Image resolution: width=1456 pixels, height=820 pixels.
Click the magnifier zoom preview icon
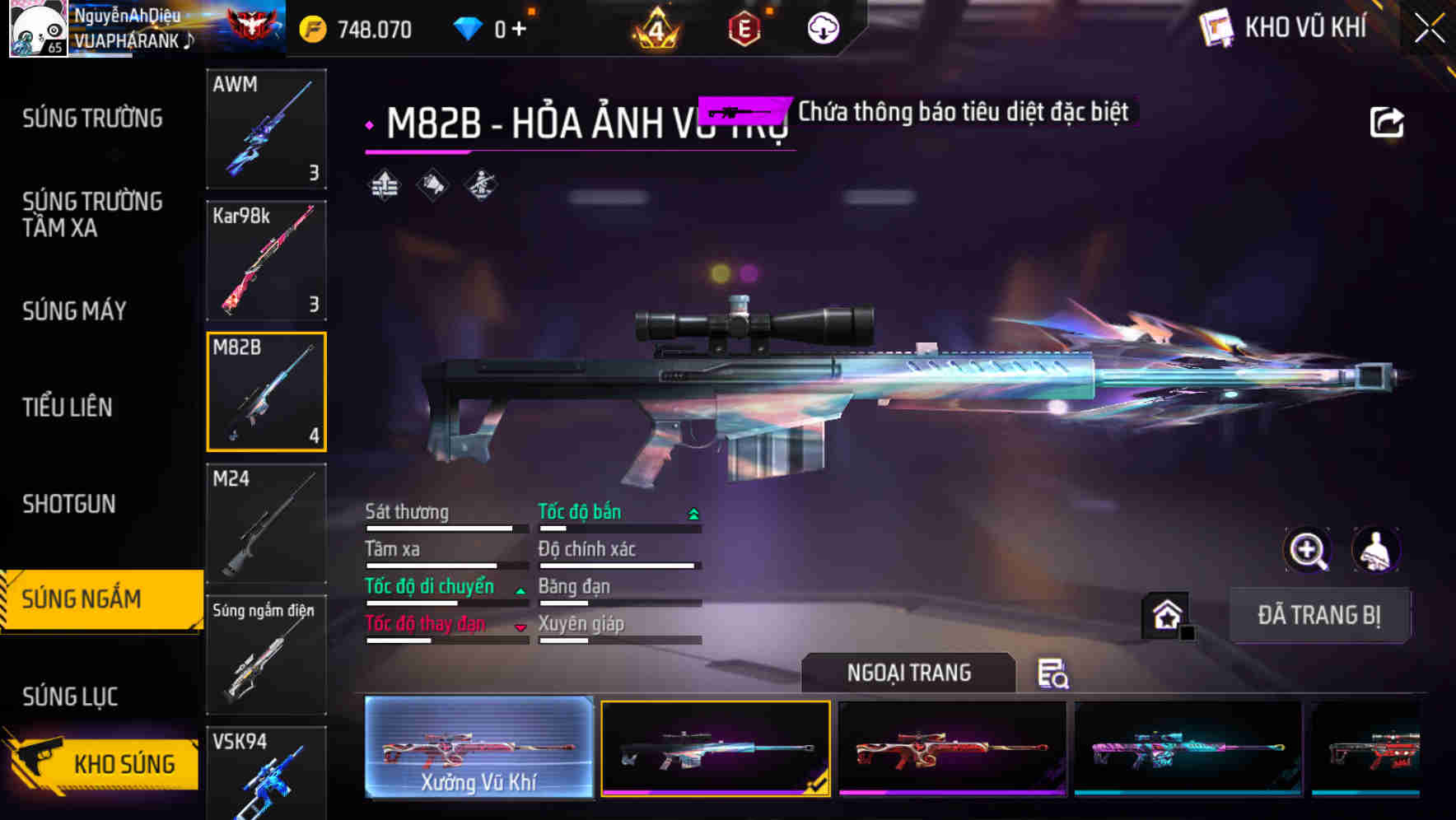[1308, 550]
